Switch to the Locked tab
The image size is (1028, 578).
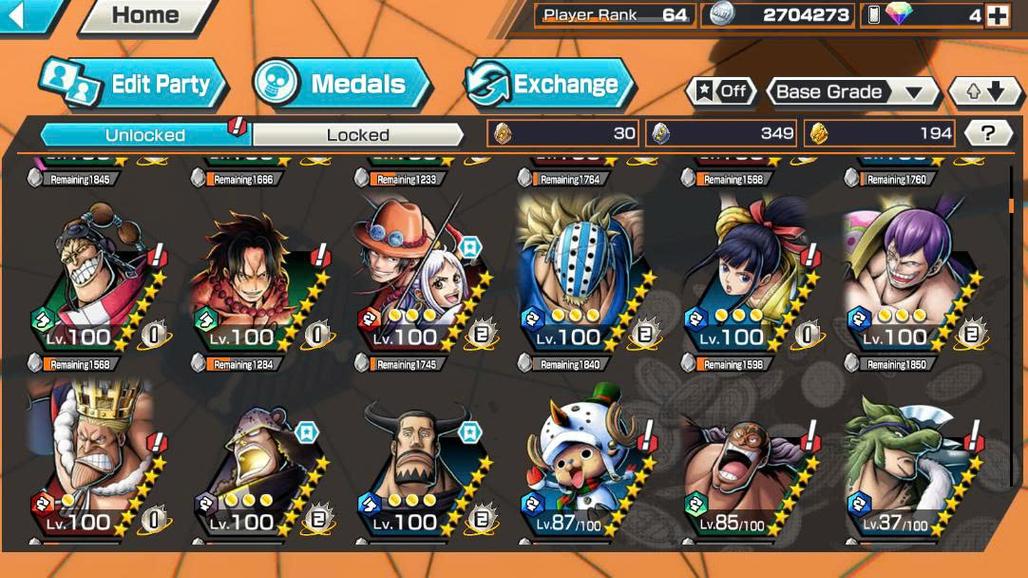point(357,134)
